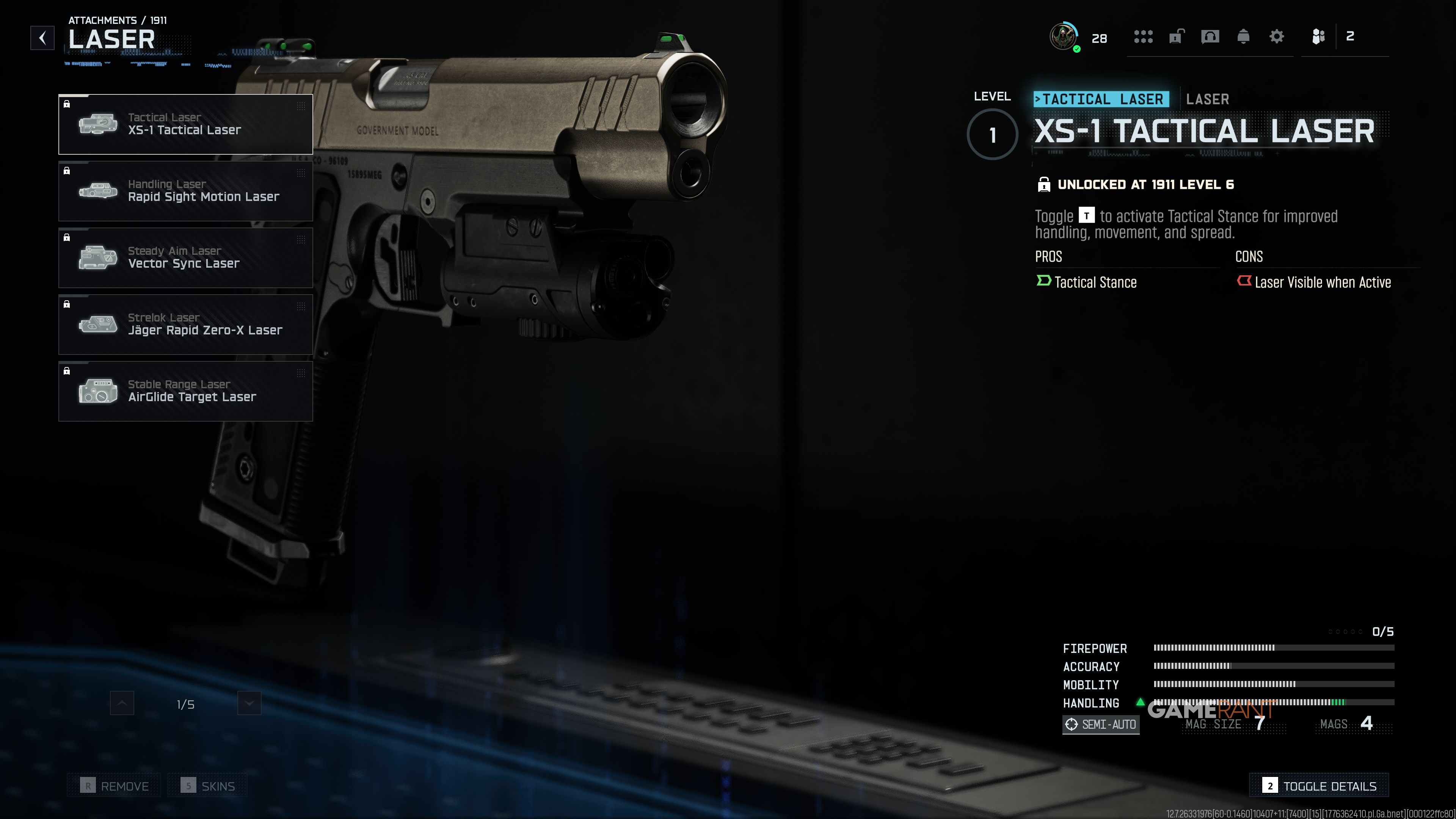Image resolution: width=1456 pixels, height=819 pixels.
Task: Open the hexagon grid menu icon
Action: tap(1143, 37)
